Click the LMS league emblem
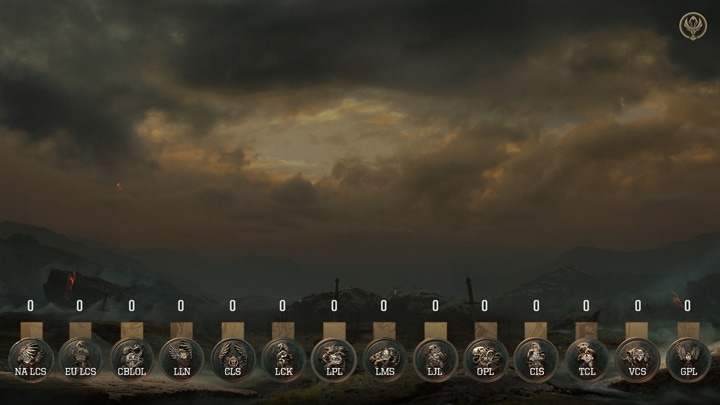720x405 pixels. [384, 358]
